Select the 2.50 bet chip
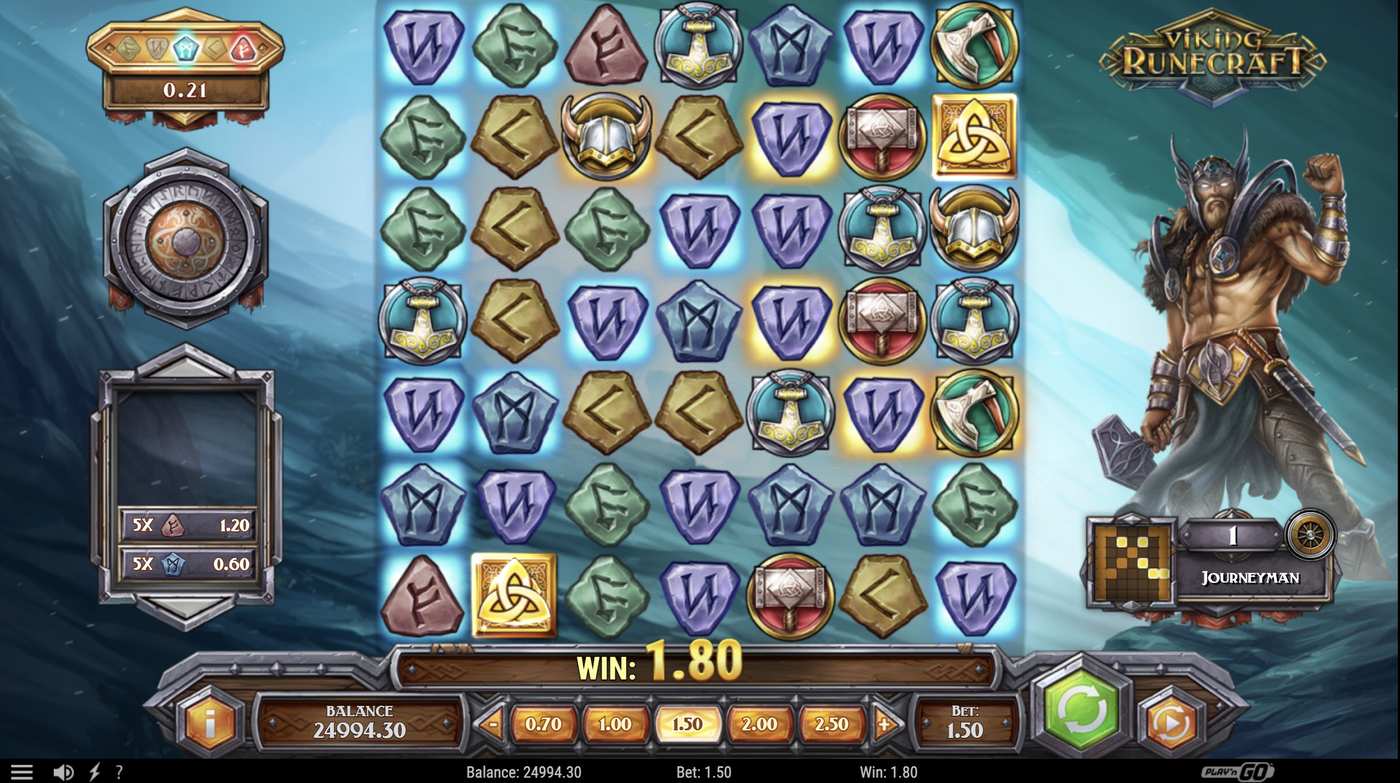Viewport: 1400px width, 783px height. pos(833,721)
